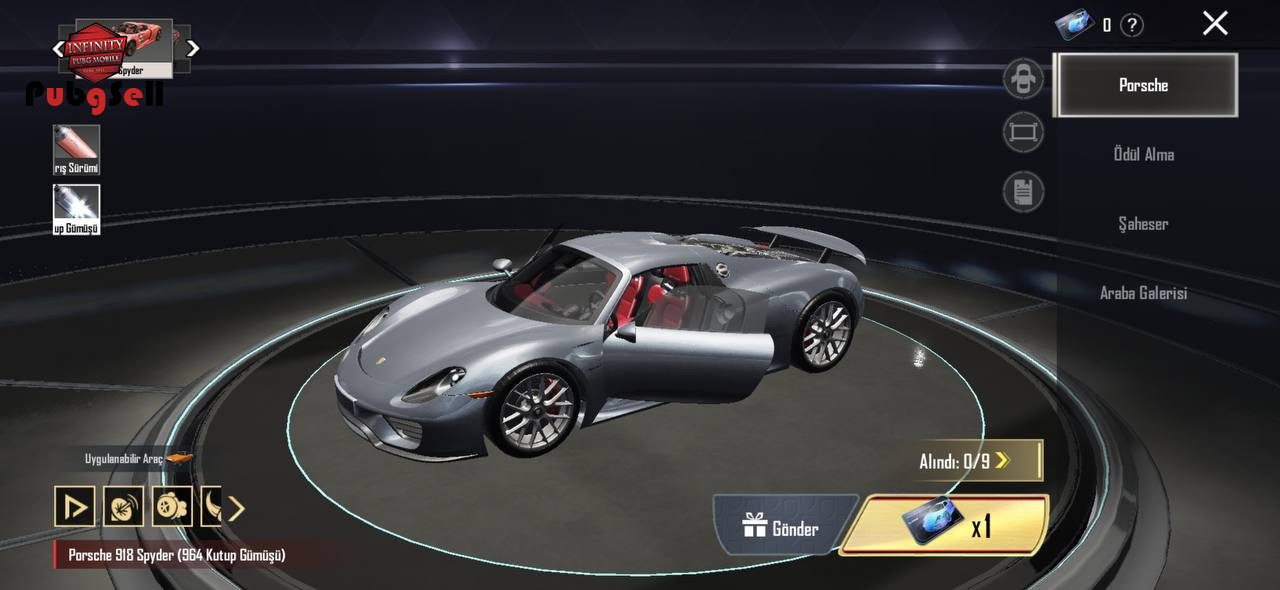Activate the fullscreen frame view icon
1280x590 pixels.
pos(1023,132)
